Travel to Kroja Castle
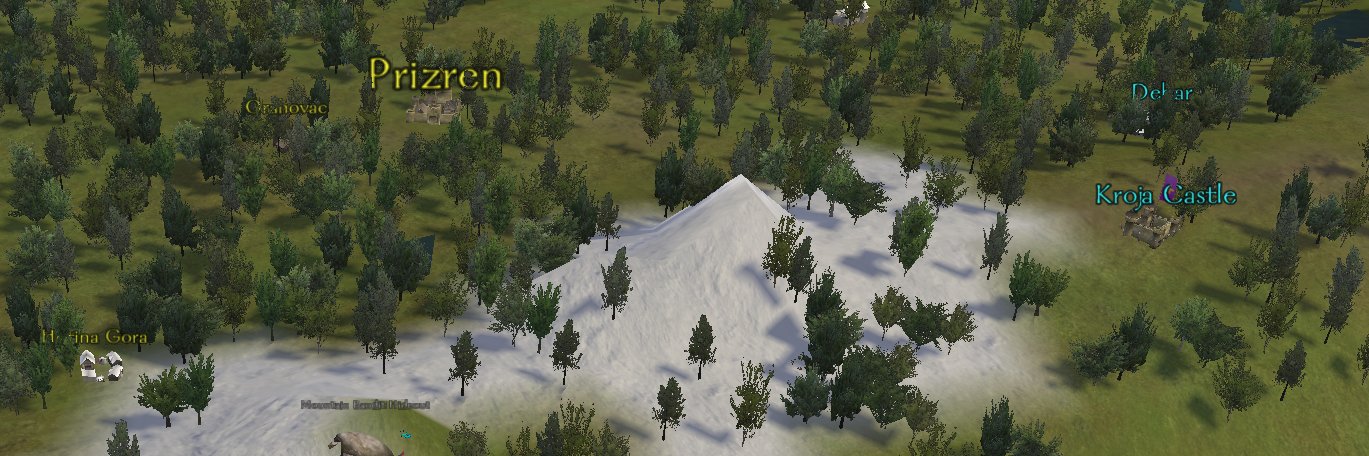Viewport: 1369px width, 456px height. click(x=1152, y=226)
